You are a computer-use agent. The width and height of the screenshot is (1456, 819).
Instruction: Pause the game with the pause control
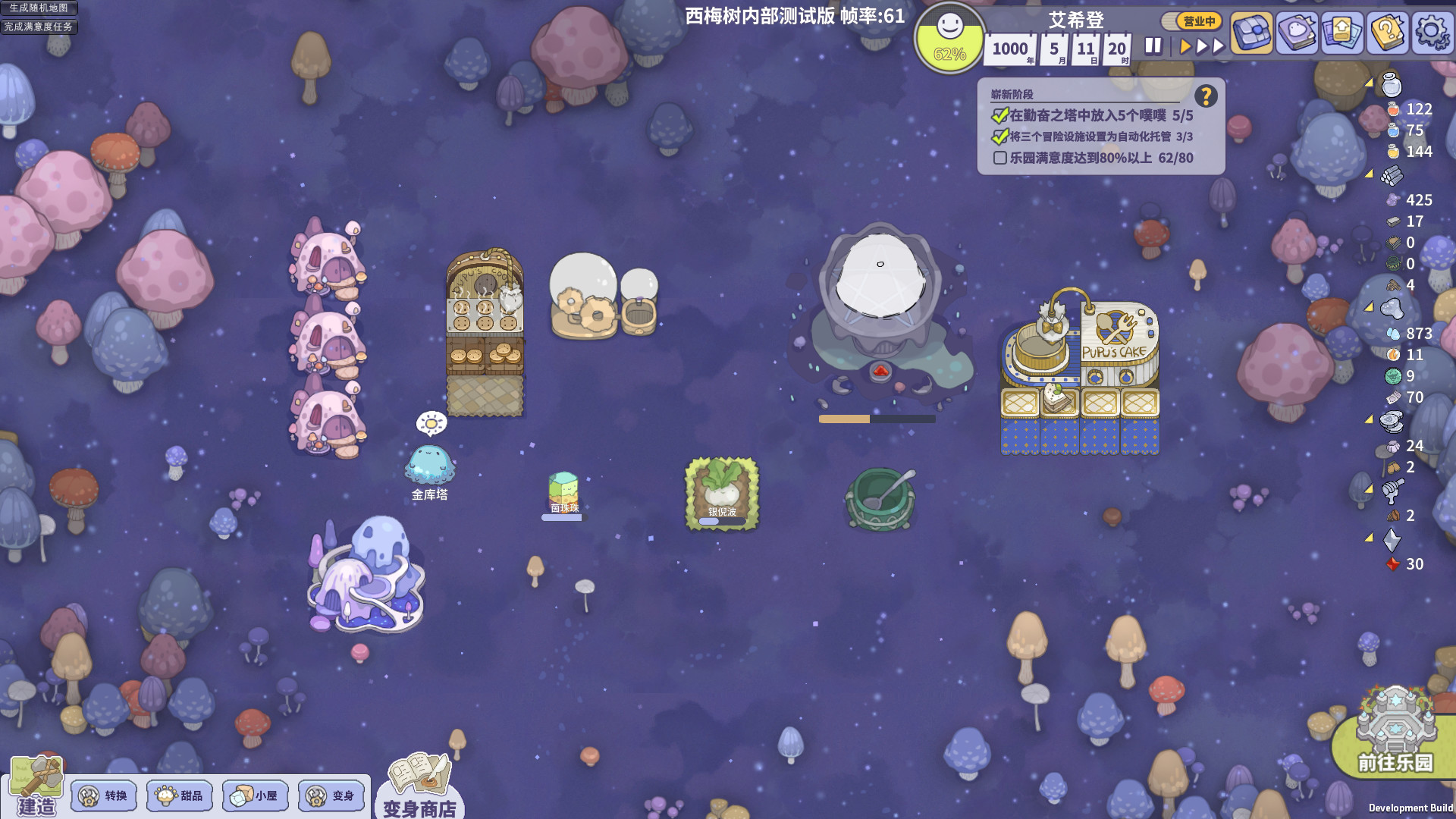tap(1152, 45)
